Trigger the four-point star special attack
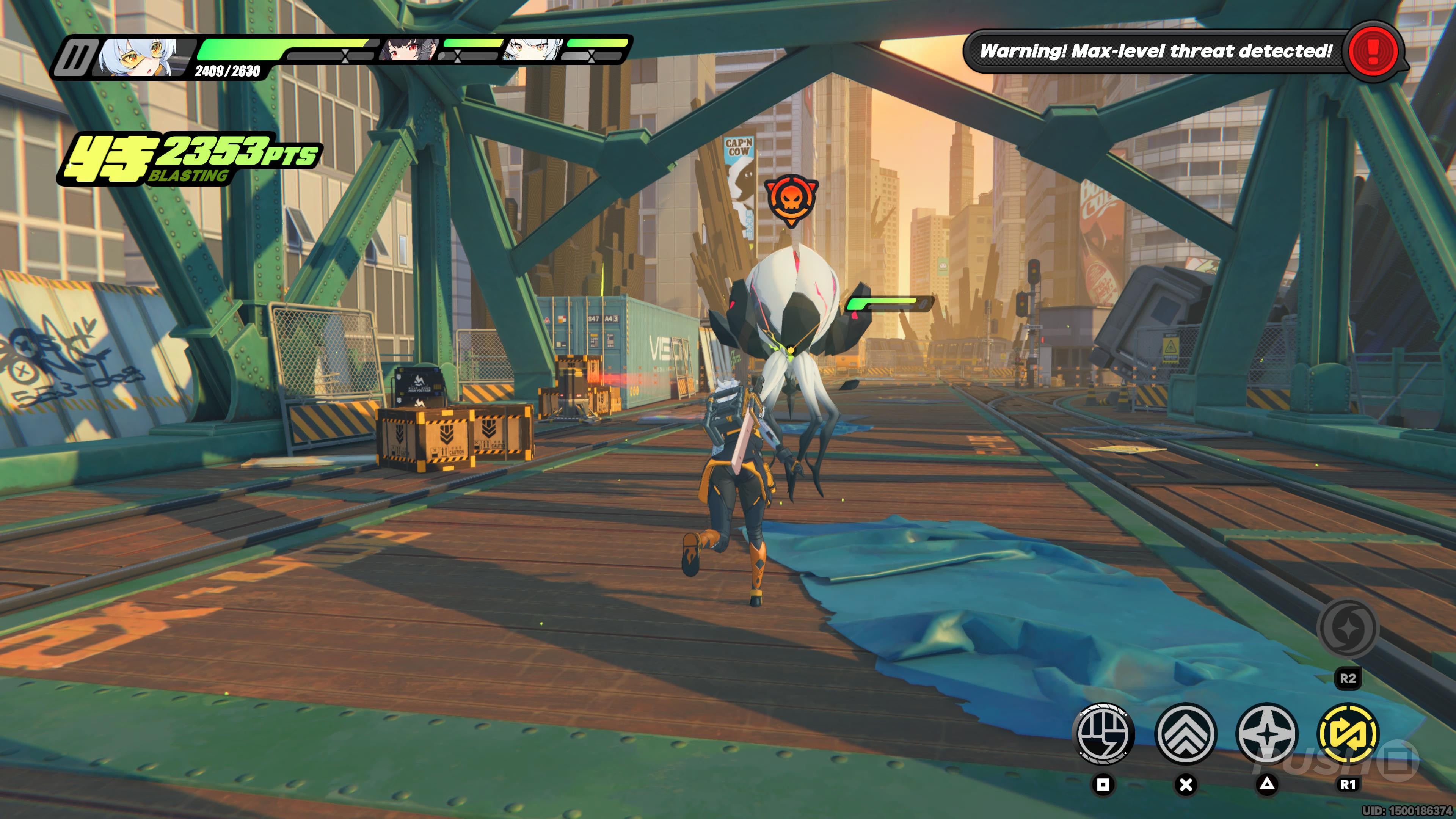1456x819 pixels. 1267,734
